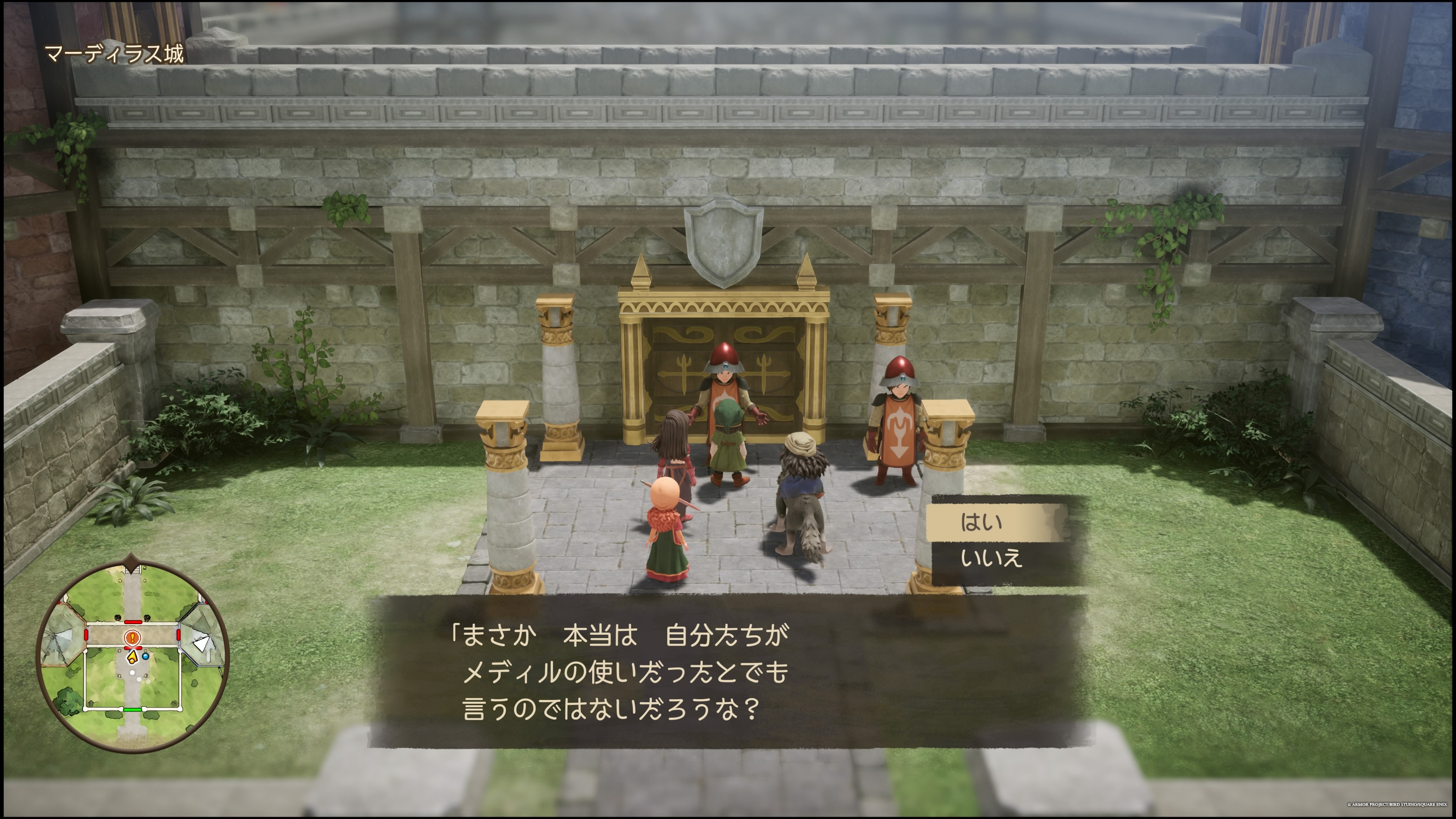Click the left red door marker on the minimap
This screenshot has width=1456, height=819.
click(x=86, y=635)
